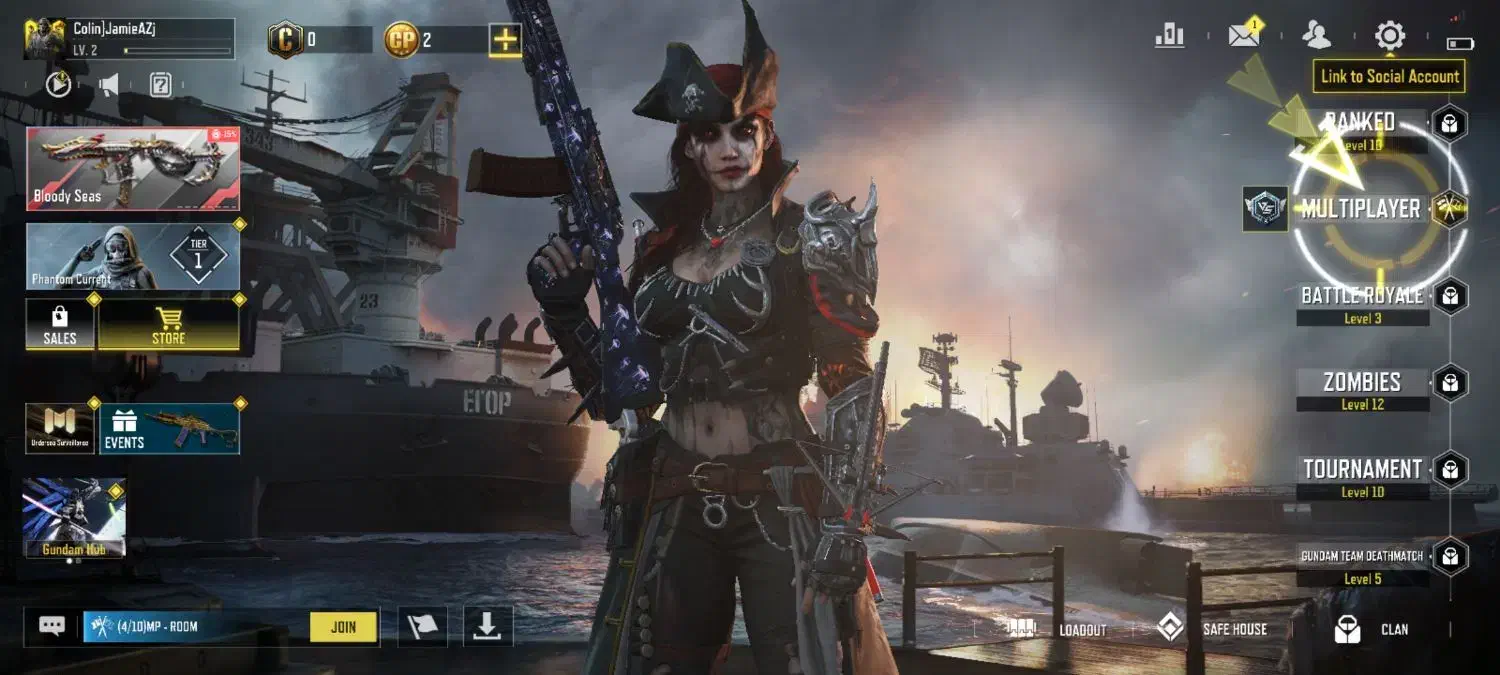Open the Events panel

(169, 429)
